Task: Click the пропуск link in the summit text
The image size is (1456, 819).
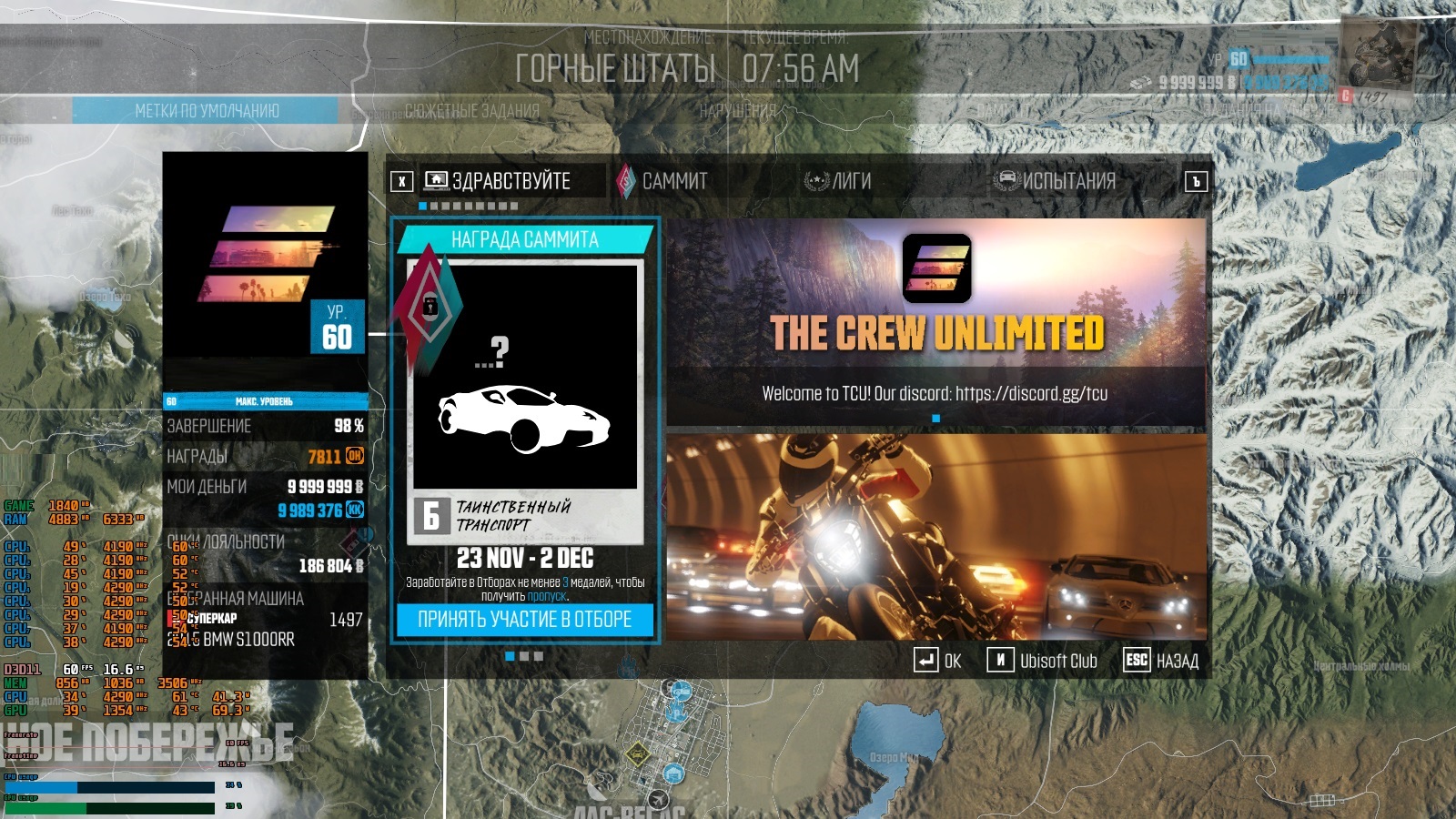Action: click(x=546, y=597)
